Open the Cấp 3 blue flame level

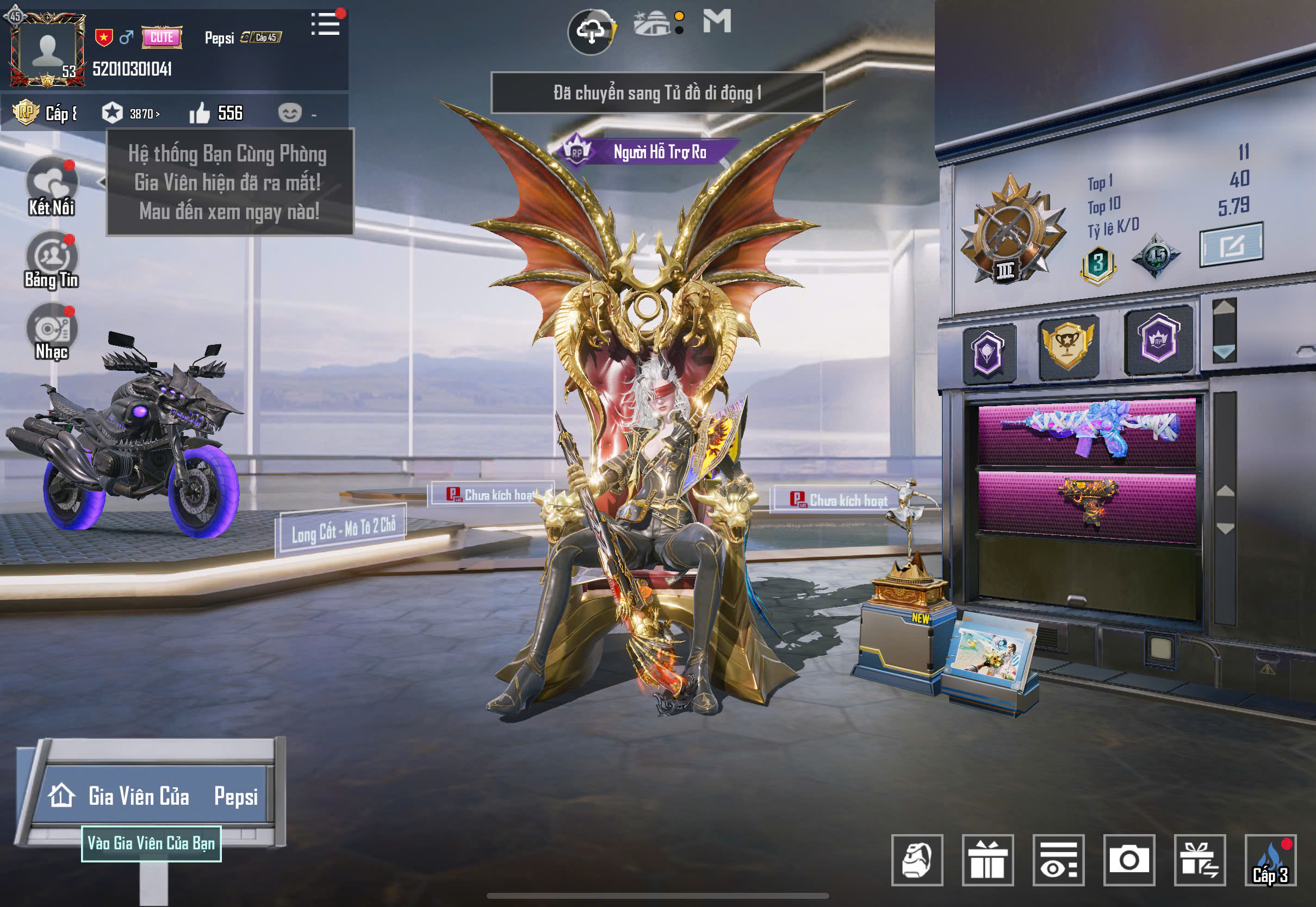point(1270,860)
